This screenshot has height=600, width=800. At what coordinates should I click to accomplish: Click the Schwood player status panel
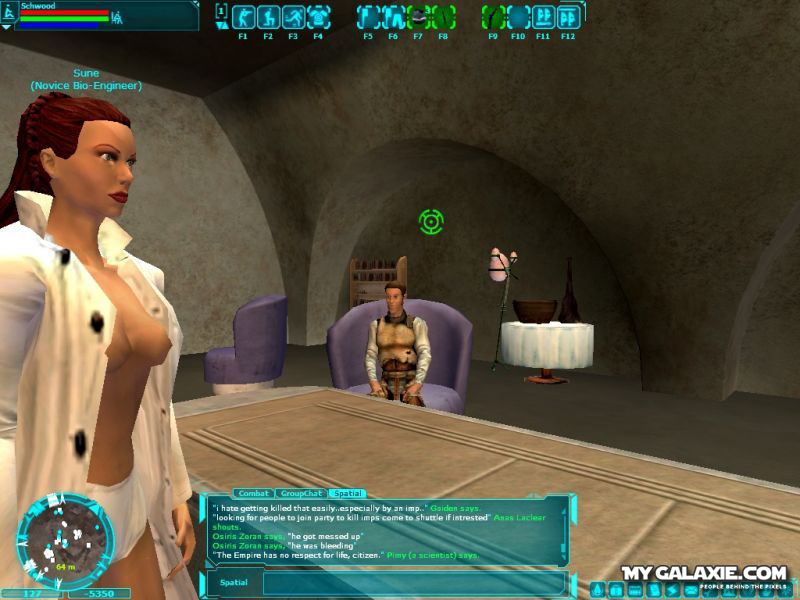coord(100,15)
